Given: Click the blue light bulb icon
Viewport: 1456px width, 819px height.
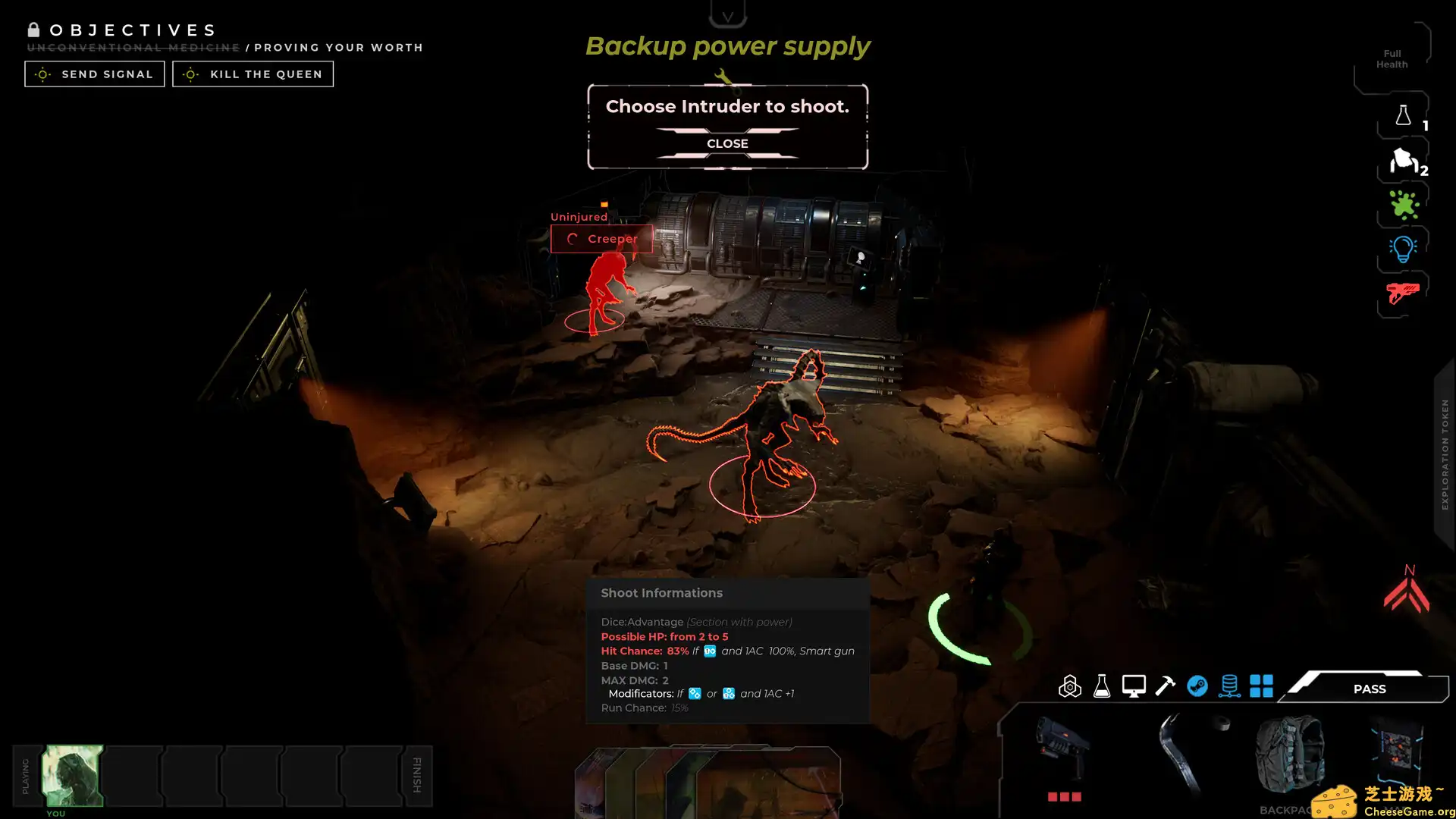Looking at the screenshot, I should coord(1403,249).
